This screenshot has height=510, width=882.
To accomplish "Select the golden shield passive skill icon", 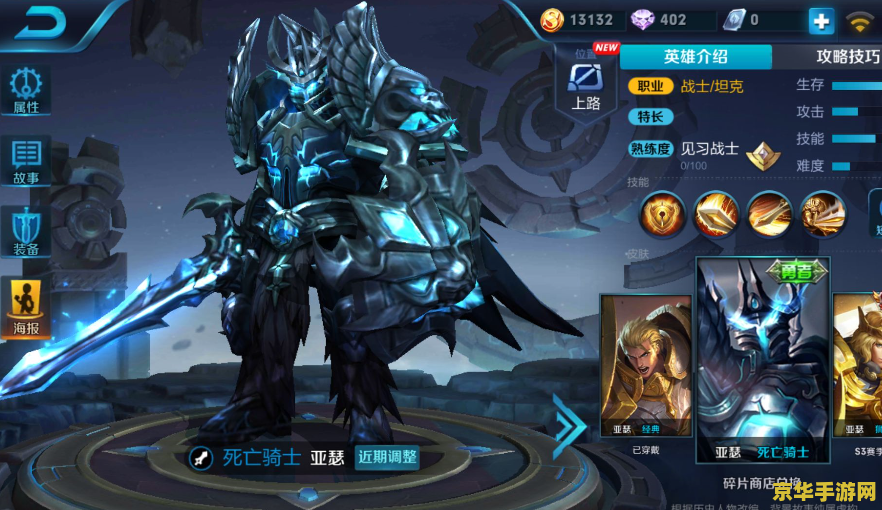I will [662, 212].
